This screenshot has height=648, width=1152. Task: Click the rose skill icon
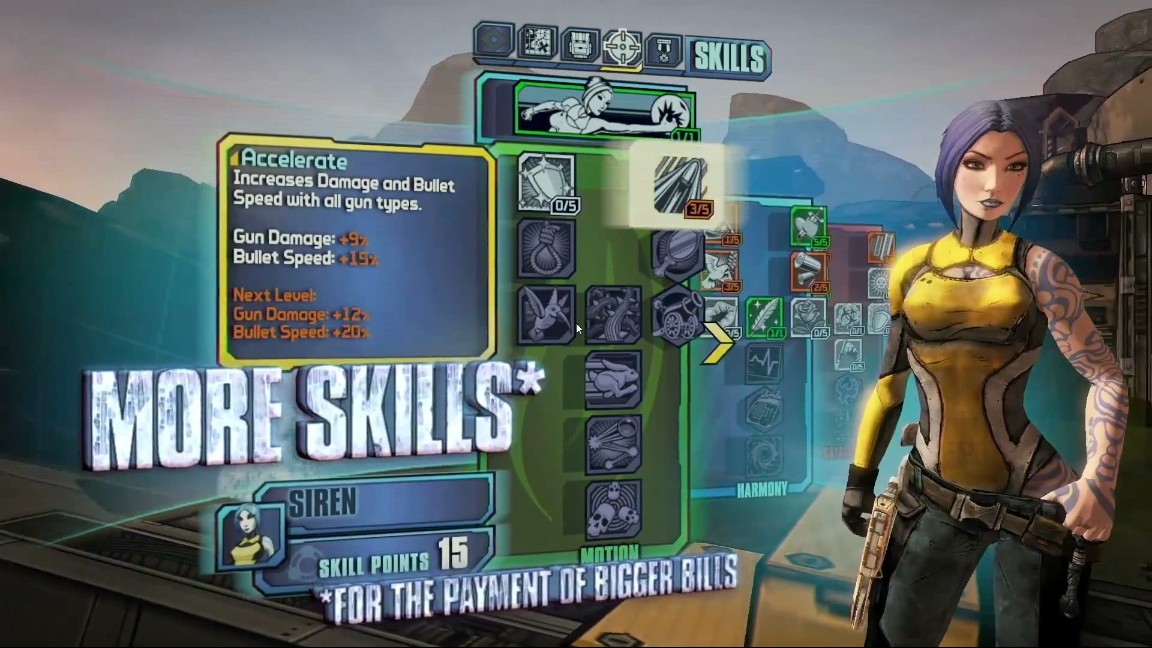808,316
